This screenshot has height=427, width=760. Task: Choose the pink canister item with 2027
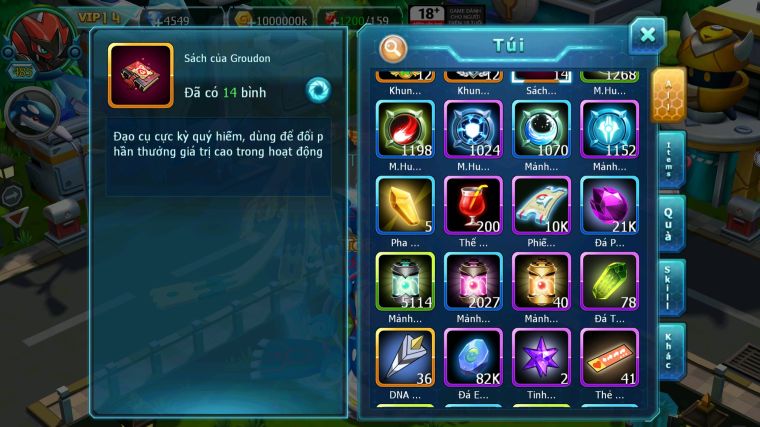coord(473,281)
